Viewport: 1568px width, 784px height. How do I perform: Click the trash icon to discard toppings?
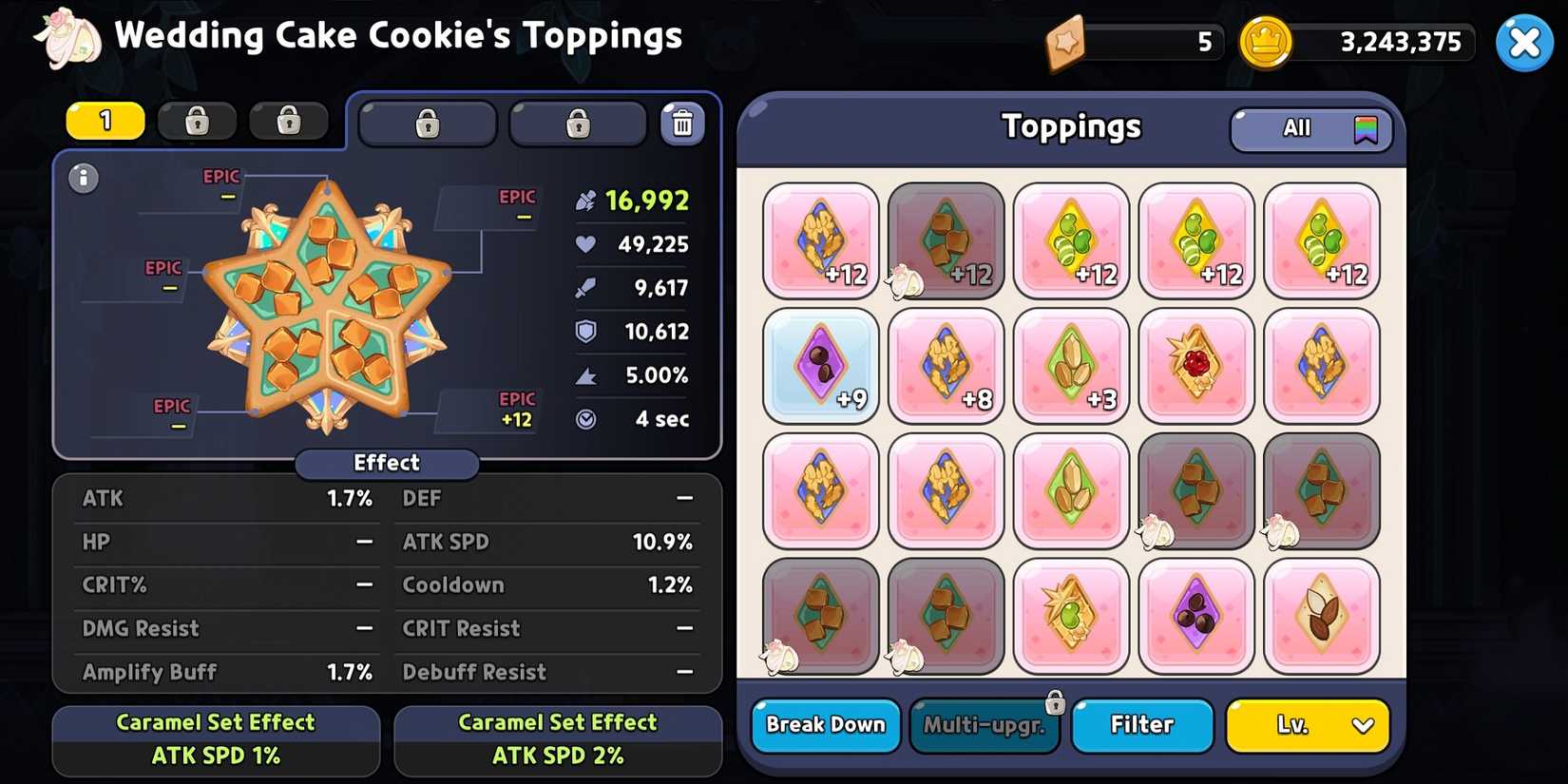point(682,124)
